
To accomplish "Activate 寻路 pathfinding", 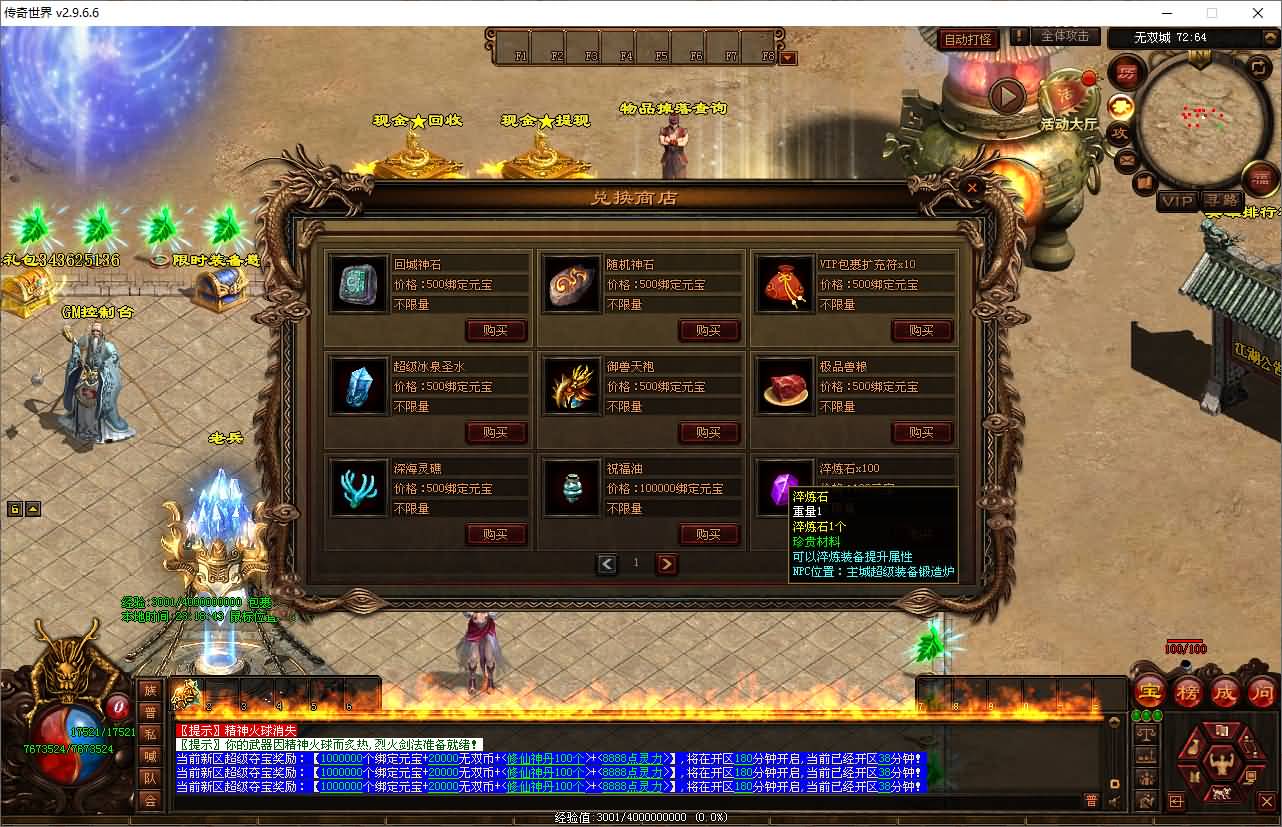I will point(1221,201).
